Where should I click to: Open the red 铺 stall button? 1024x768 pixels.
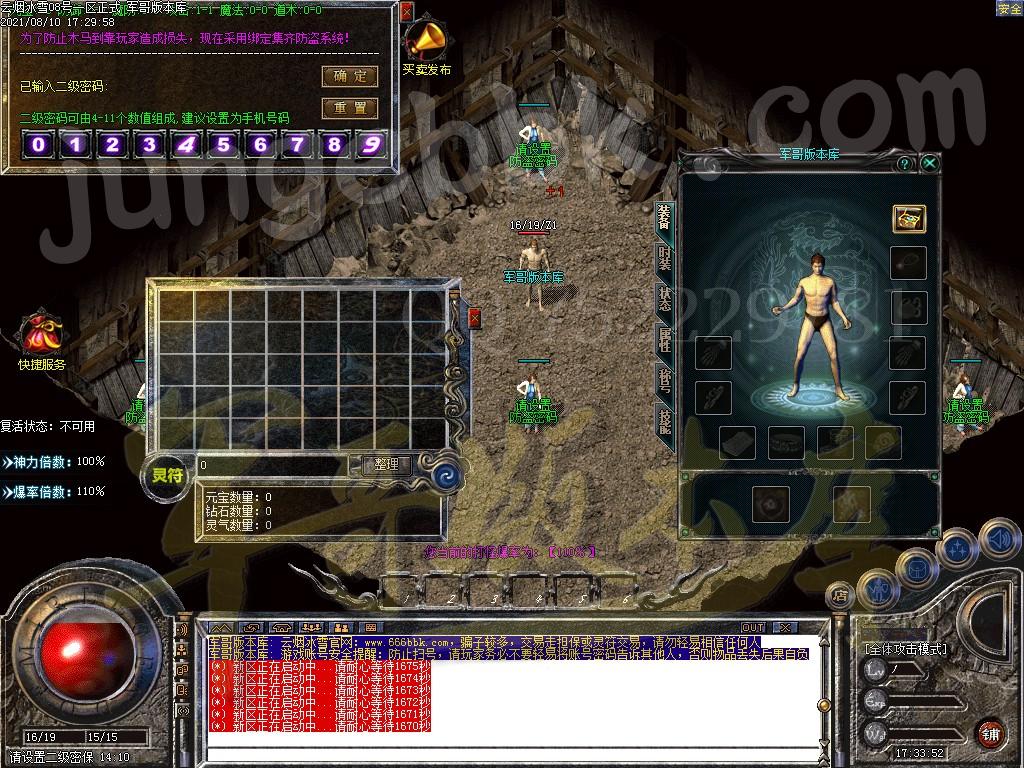pyautogui.click(x=990, y=731)
